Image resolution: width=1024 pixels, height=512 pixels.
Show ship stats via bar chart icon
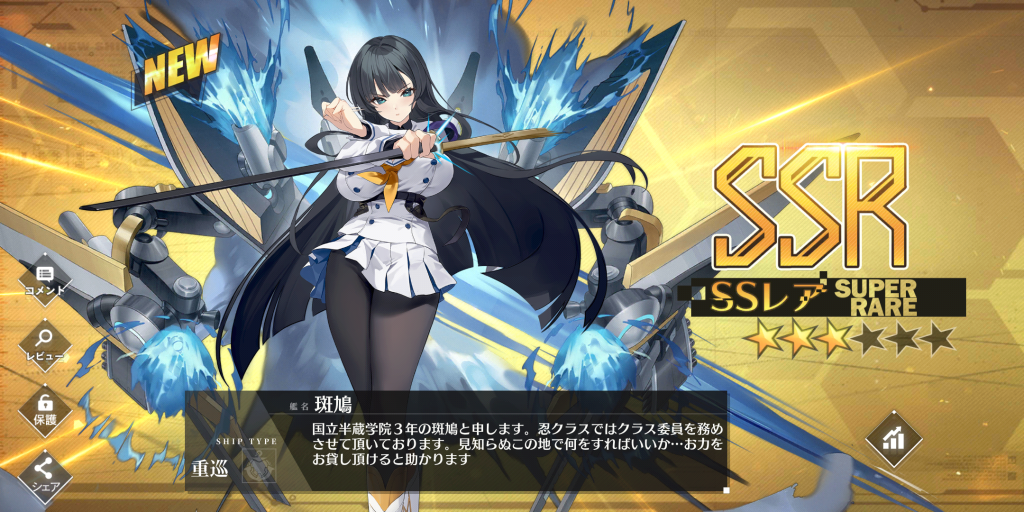pyautogui.click(x=893, y=437)
